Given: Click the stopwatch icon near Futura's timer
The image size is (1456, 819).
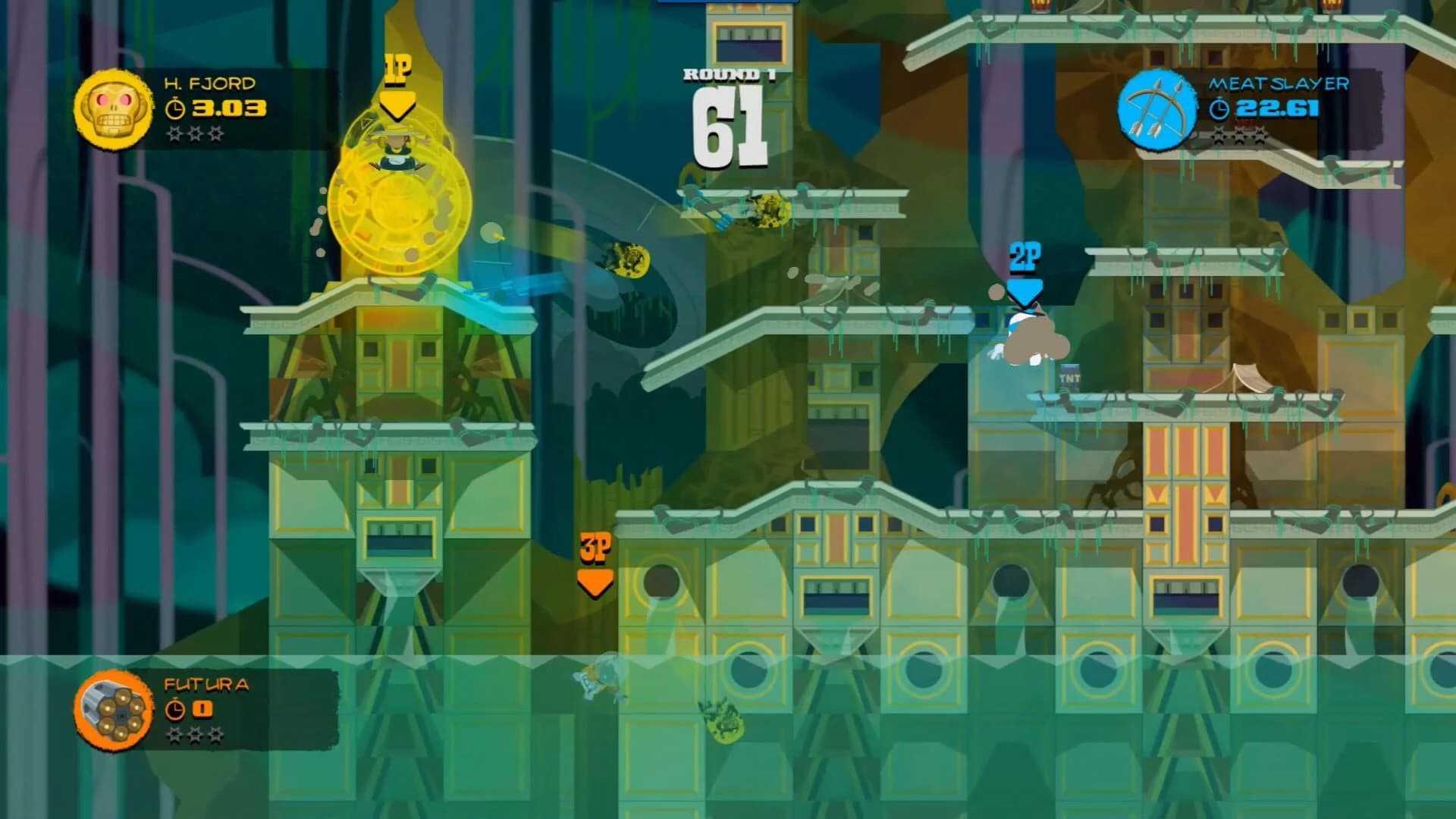Looking at the screenshot, I should pyautogui.click(x=175, y=709).
